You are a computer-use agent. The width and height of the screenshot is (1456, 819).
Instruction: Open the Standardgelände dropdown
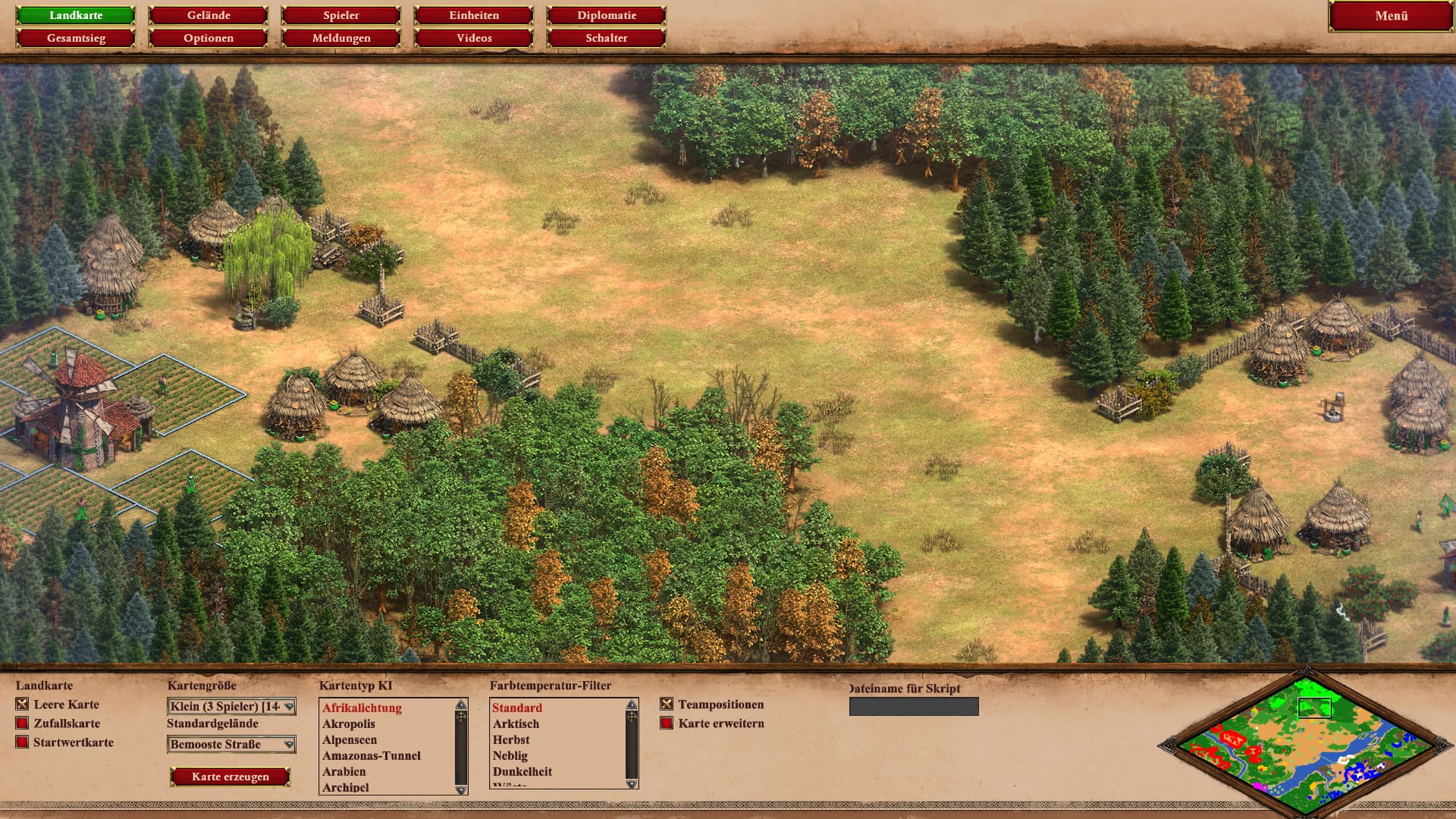coord(231,745)
